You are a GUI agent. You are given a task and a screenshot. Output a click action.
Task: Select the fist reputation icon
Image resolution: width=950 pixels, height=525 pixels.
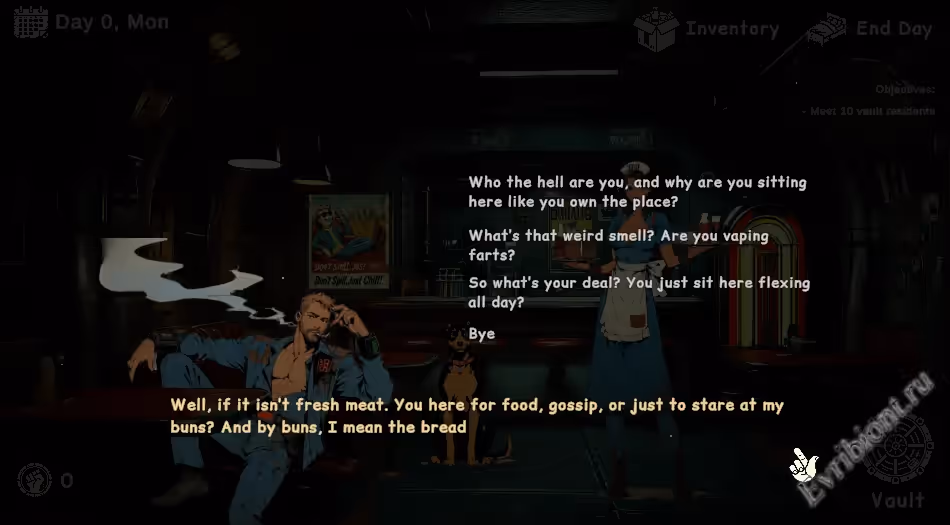point(35,480)
